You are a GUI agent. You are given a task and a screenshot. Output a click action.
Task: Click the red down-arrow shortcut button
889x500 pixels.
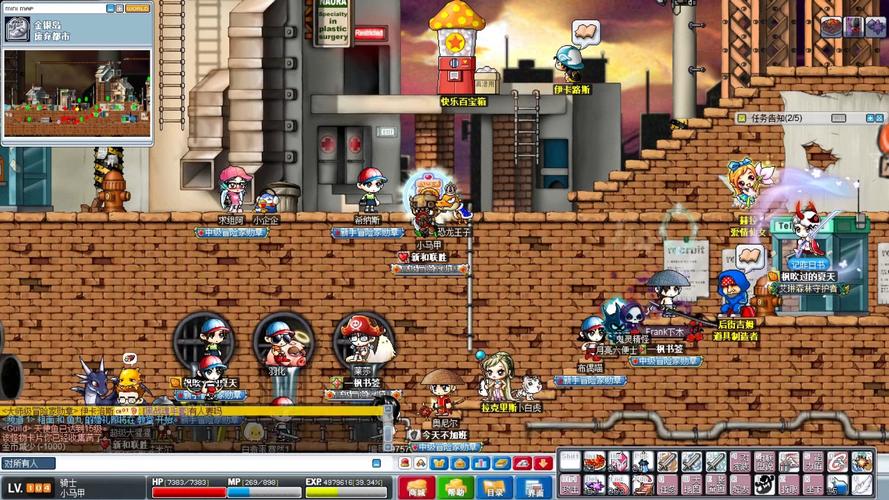[x=542, y=462]
